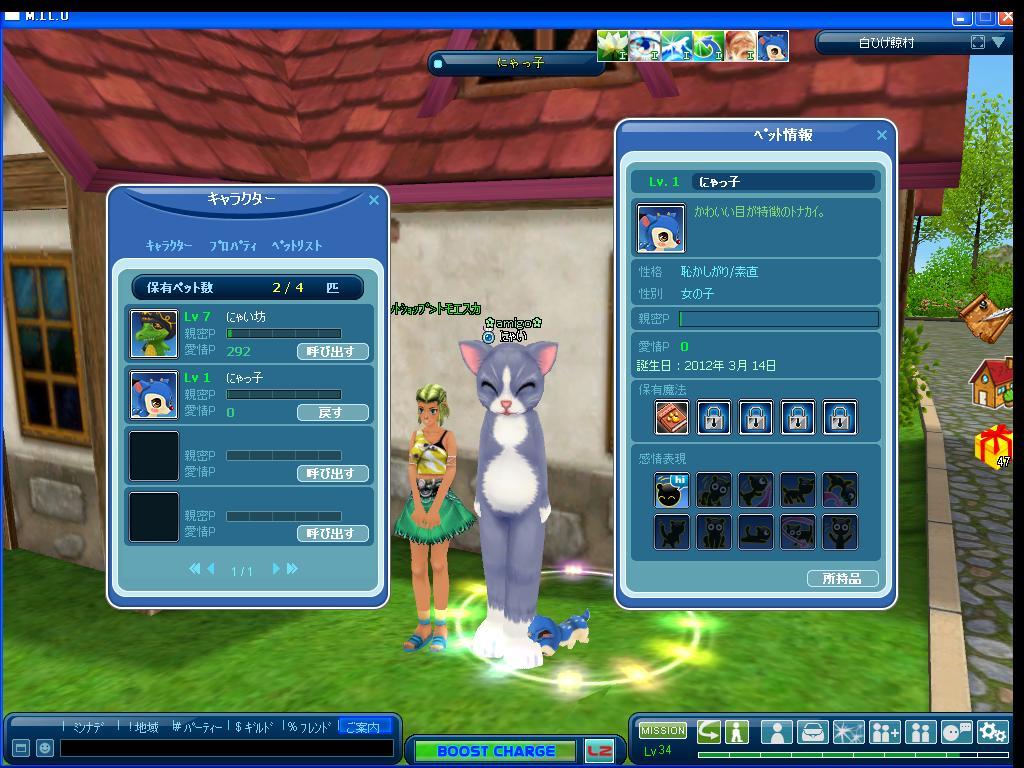Open the プロパティ tab
The image size is (1024, 768).
[x=233, y=246]
